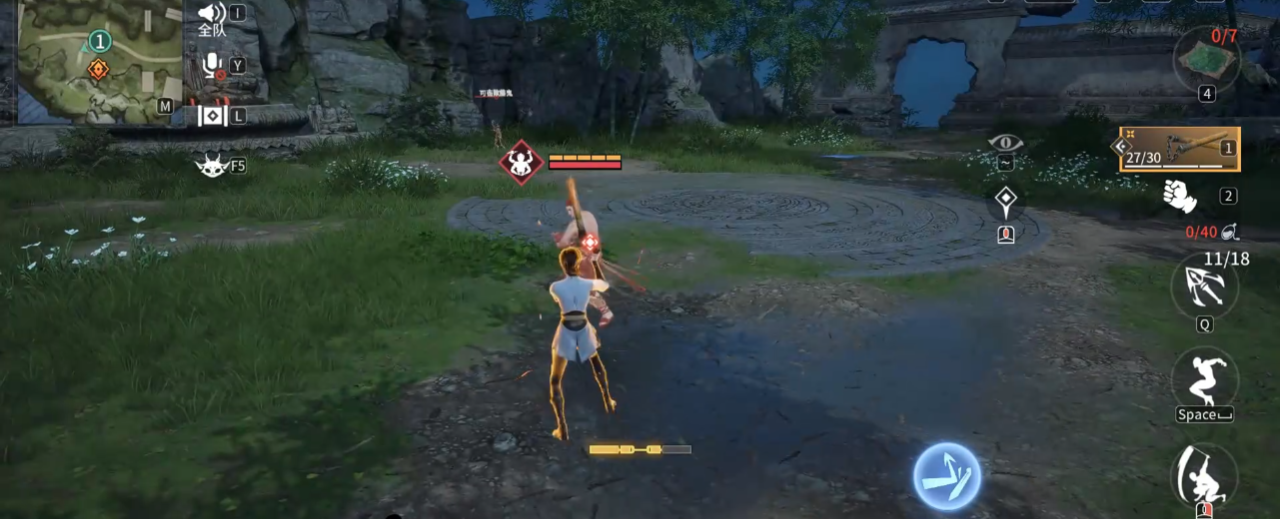Use the green armor powder item
Screen dimensions: 1280x519
pyautogui.click(x=1207, y=58)
